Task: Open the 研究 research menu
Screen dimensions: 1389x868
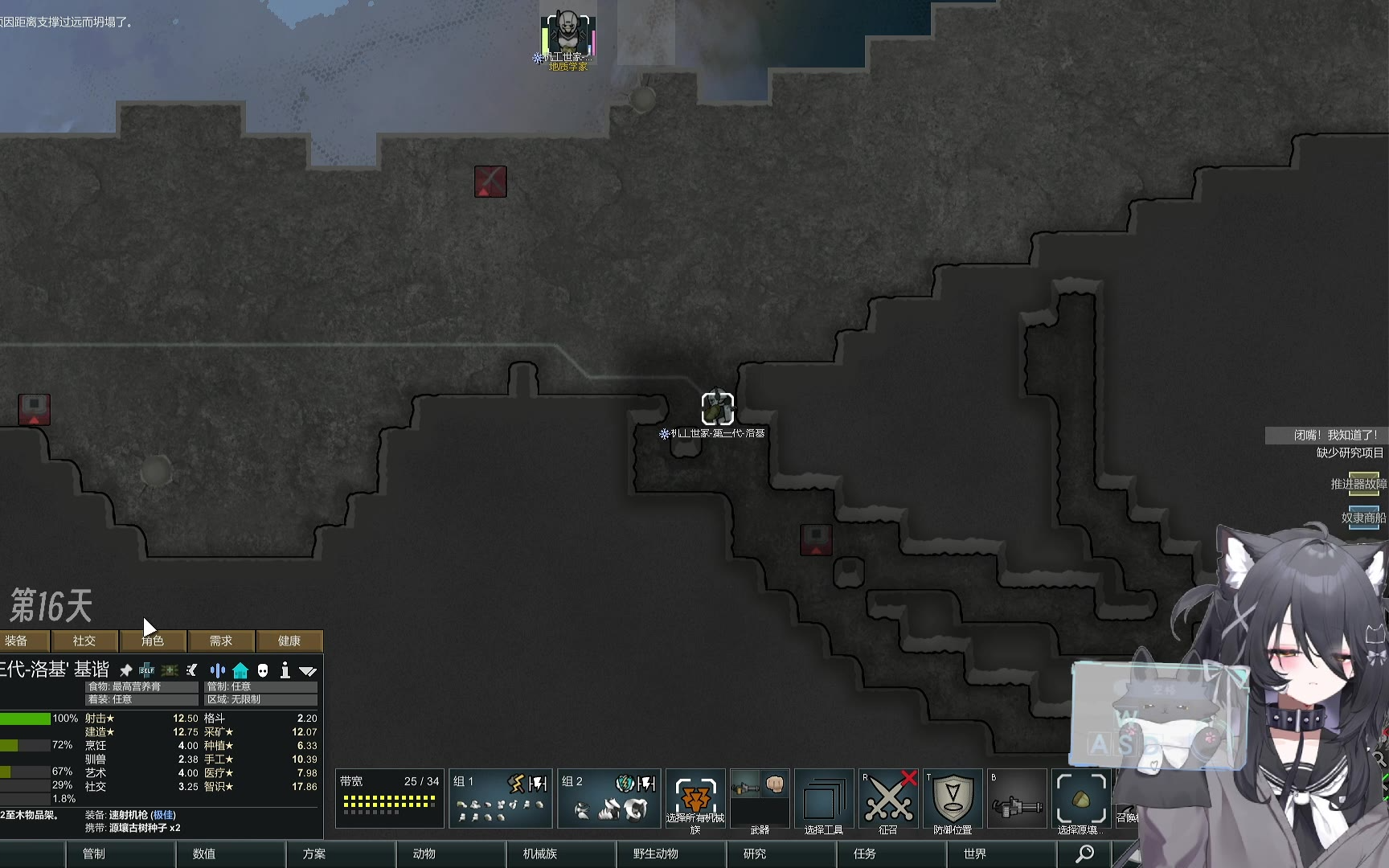Action: coord(754,854)
